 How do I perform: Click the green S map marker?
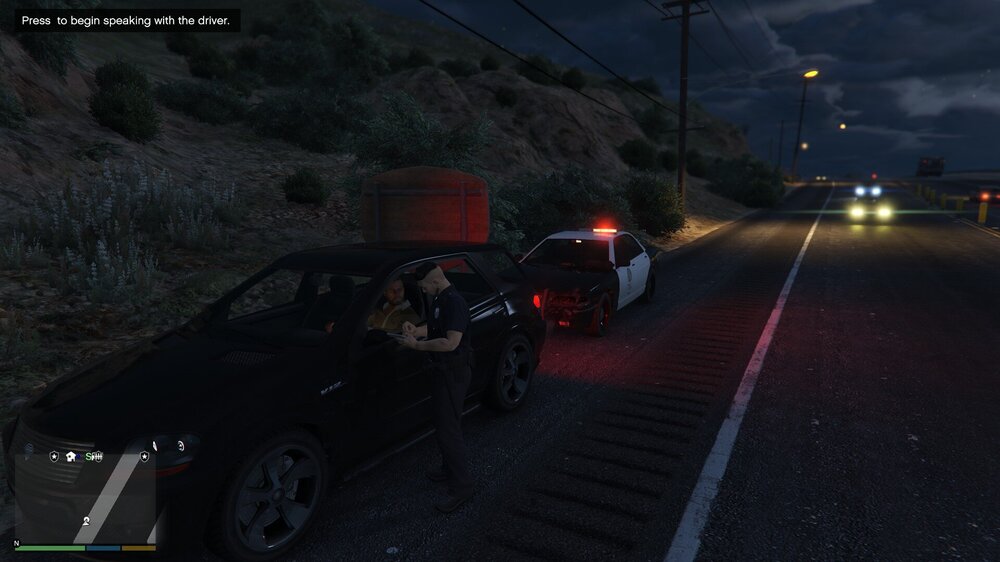(90, 456)
